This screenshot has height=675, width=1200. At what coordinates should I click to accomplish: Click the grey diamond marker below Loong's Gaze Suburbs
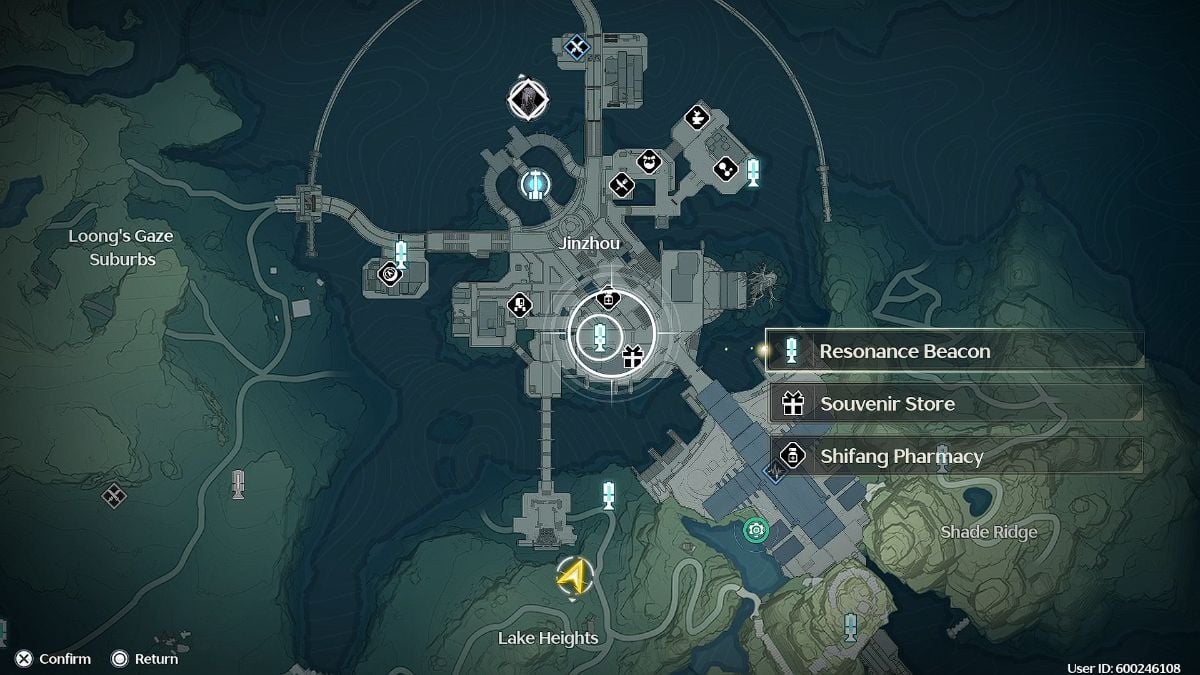114,493
